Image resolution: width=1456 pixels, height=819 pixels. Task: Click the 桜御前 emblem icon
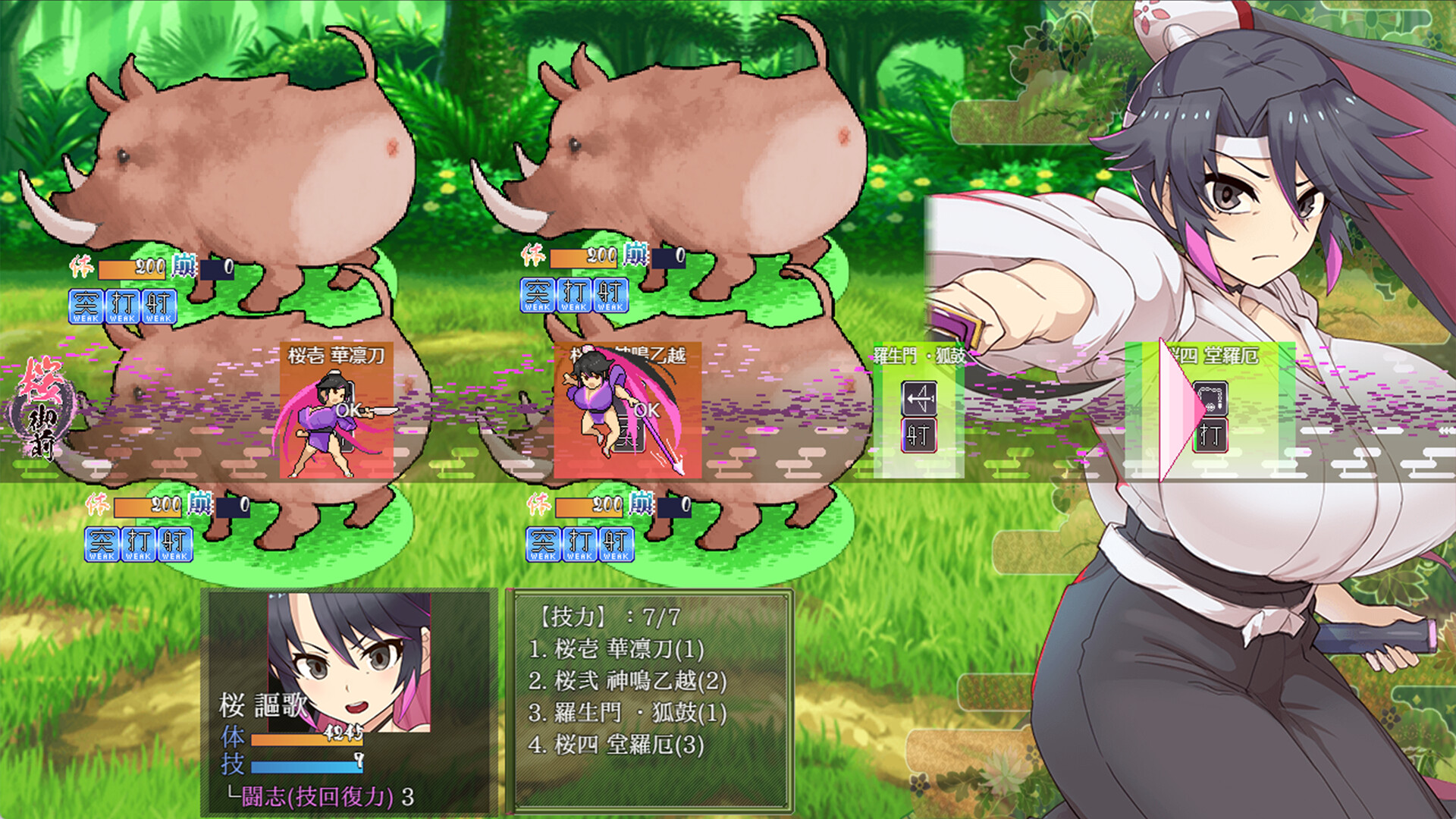click(42, 409)
